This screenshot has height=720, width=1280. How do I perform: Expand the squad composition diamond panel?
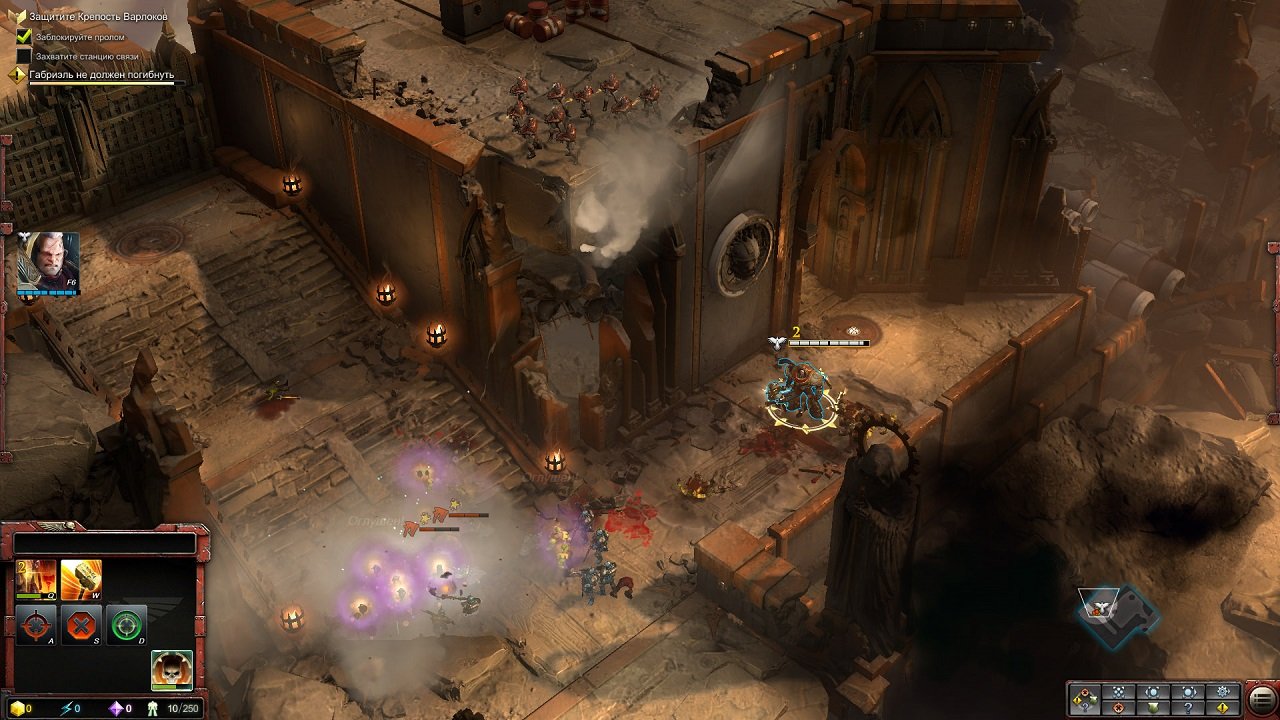(1085, 698)
